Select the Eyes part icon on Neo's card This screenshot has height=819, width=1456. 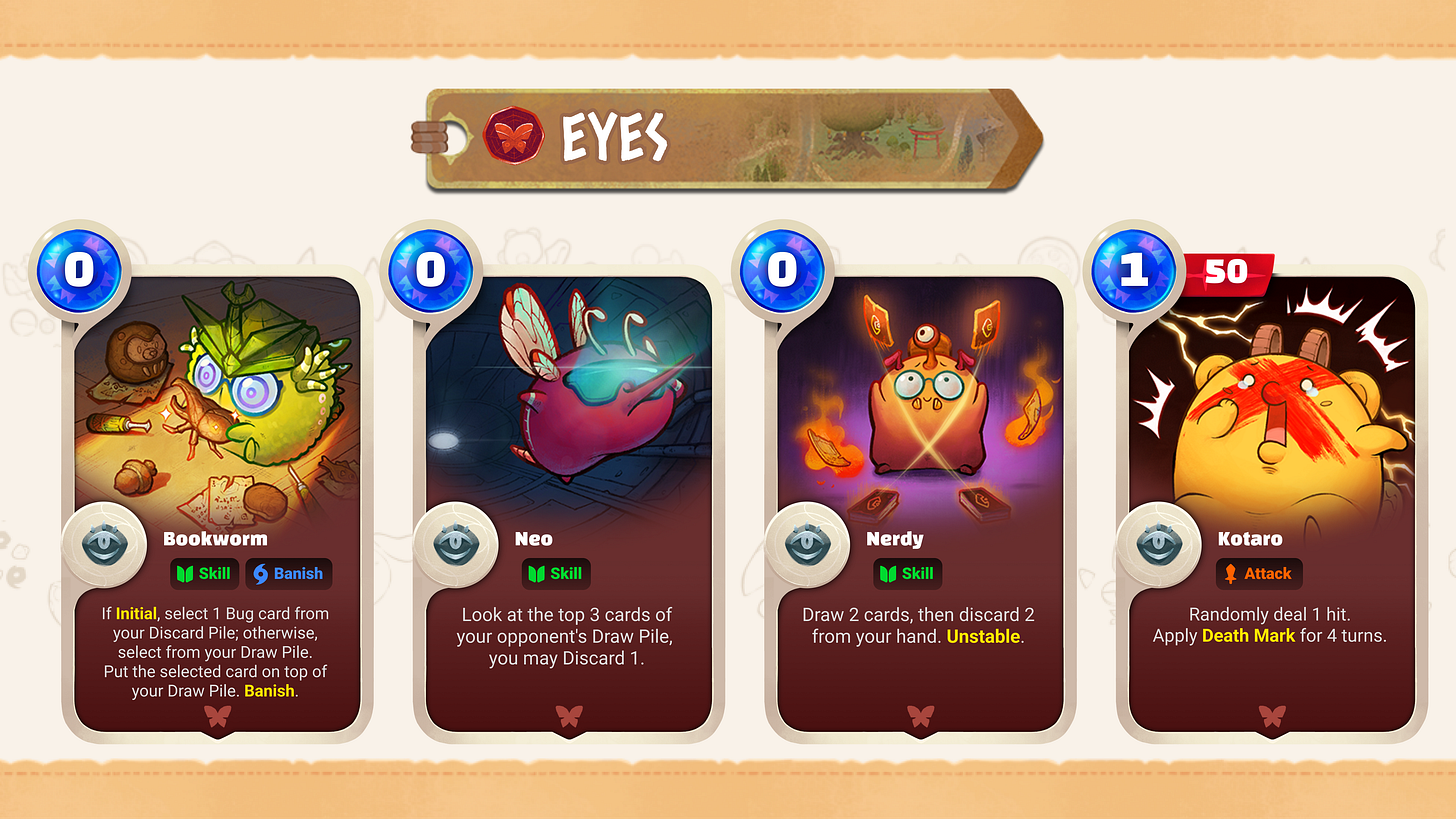tap(457, 545)
